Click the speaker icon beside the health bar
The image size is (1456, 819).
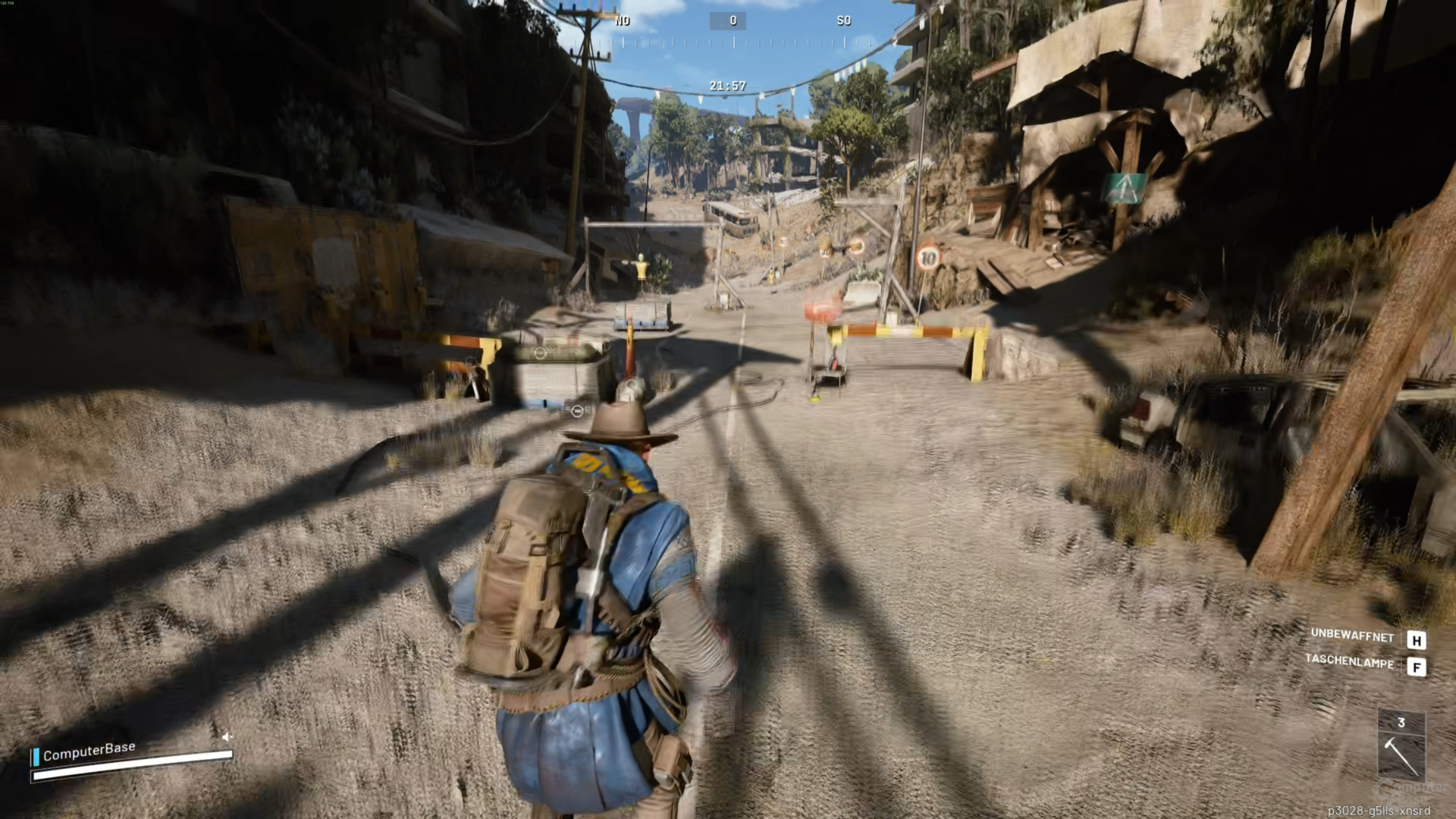tap(226, 736)
